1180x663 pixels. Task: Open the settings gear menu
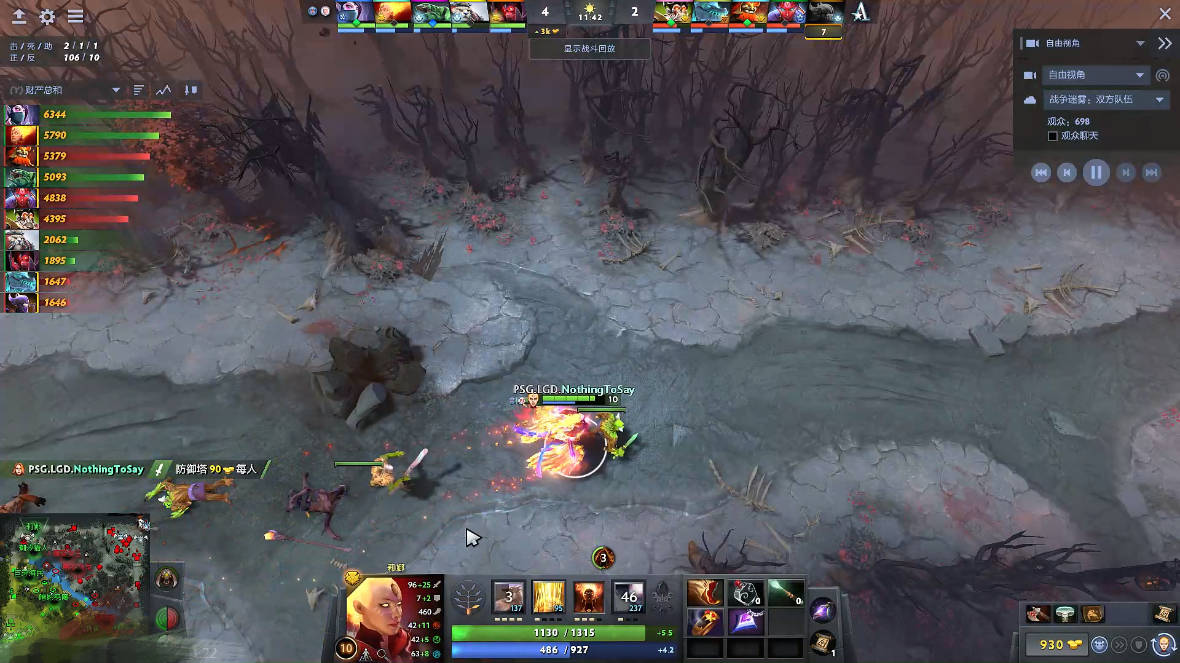click(47, 17)
